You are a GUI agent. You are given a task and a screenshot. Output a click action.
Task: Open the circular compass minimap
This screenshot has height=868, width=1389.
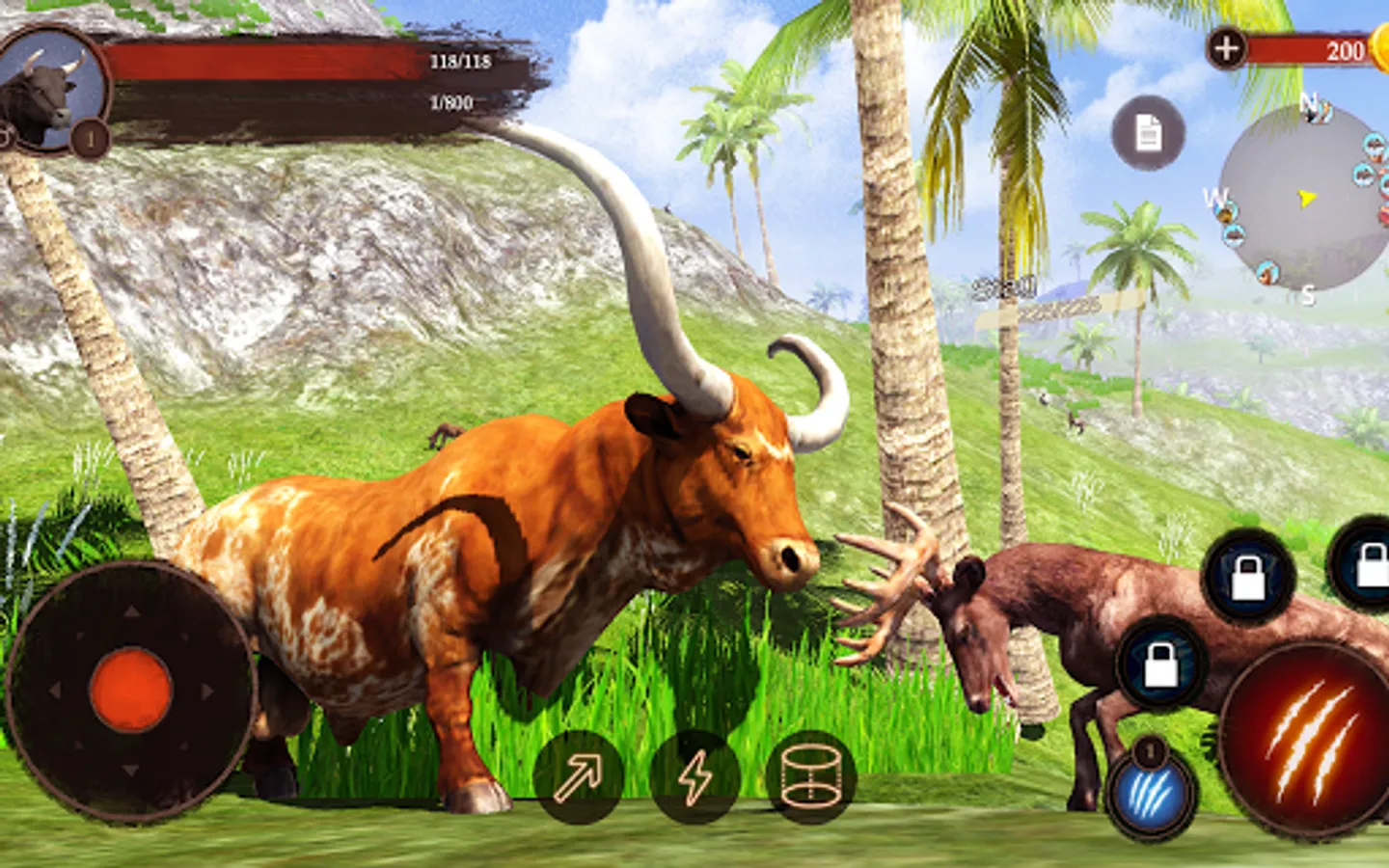click(x=1304, y=199)
